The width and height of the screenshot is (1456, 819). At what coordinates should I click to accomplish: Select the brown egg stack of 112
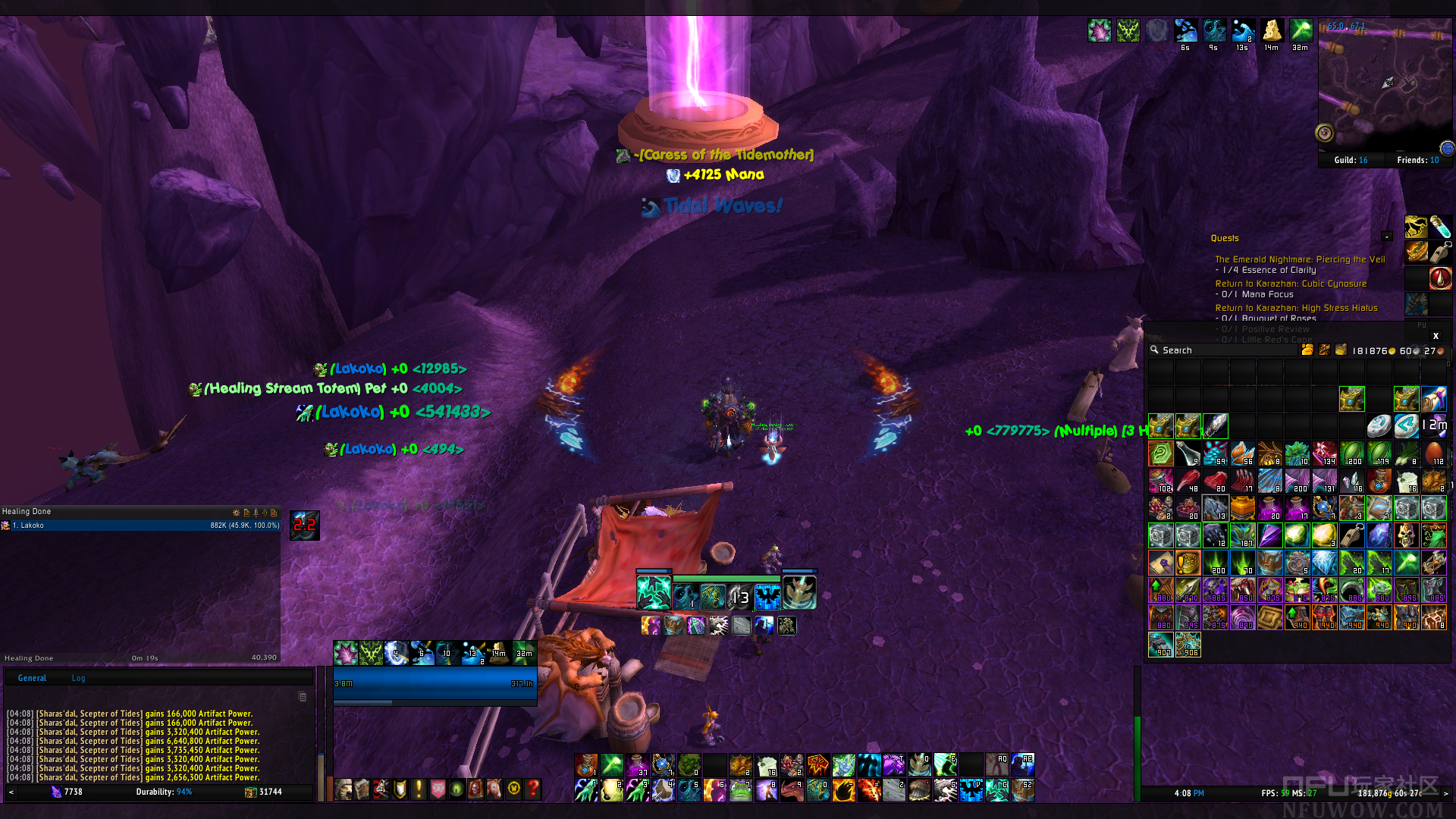pos(1433,453)
